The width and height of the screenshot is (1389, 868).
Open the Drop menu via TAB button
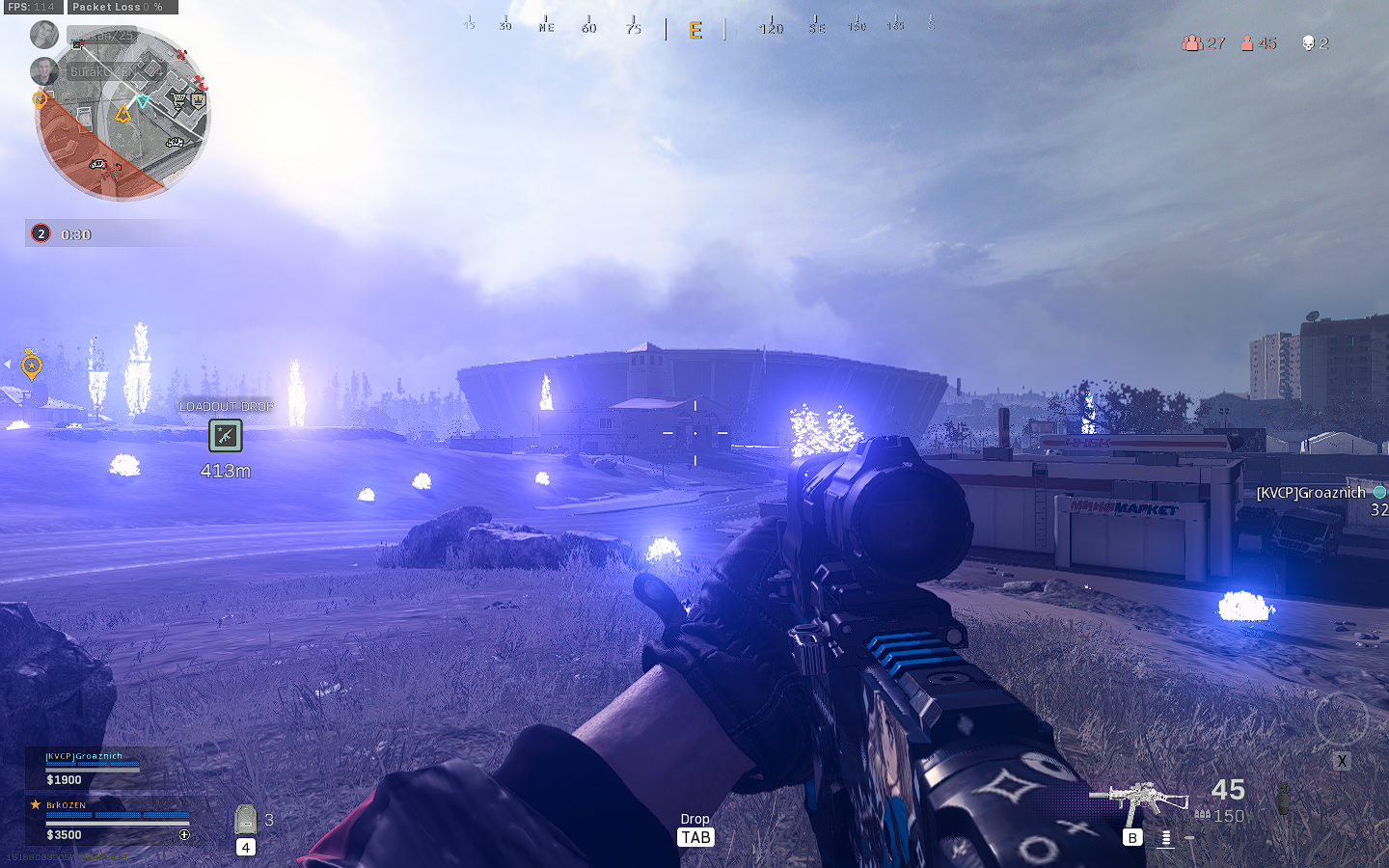[x=695, y=837]
